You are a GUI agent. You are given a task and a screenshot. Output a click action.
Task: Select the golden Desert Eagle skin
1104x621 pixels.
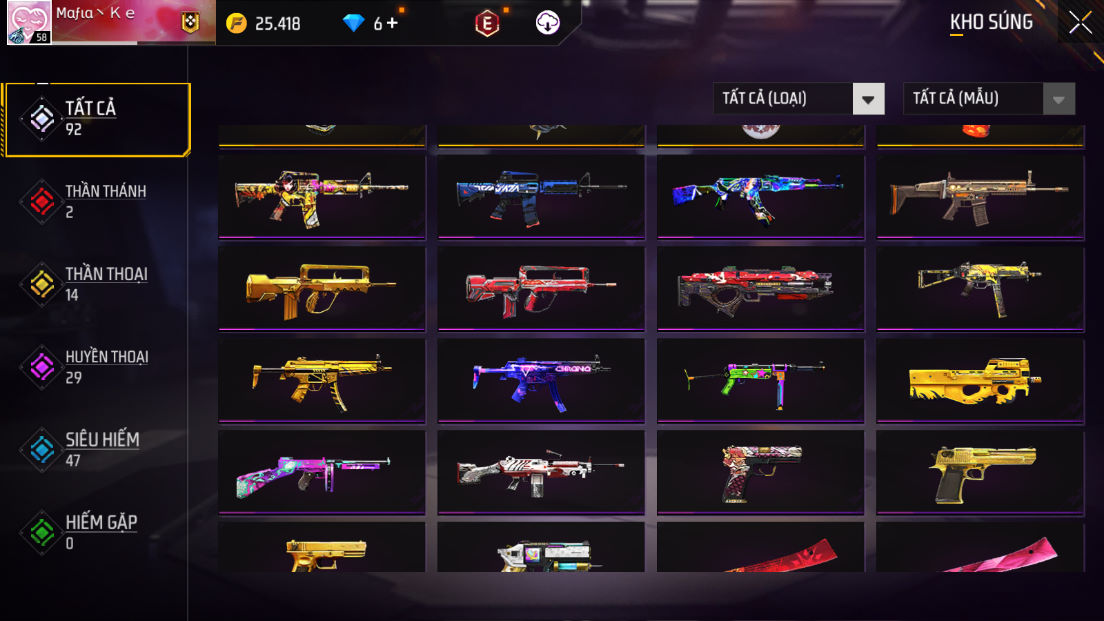[980, 471]
